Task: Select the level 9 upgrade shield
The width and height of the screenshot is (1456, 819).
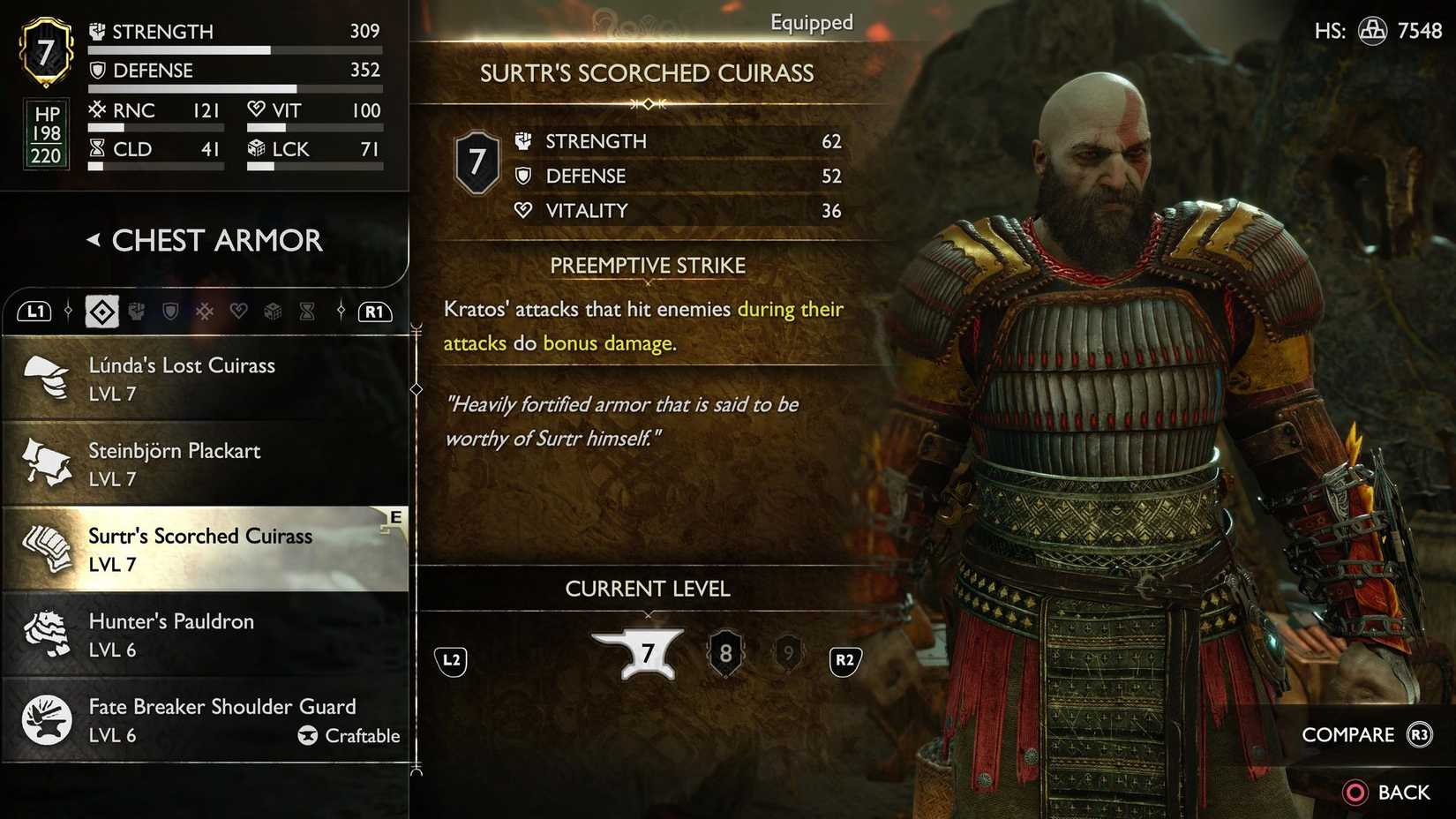Action: tap(788, 653)
